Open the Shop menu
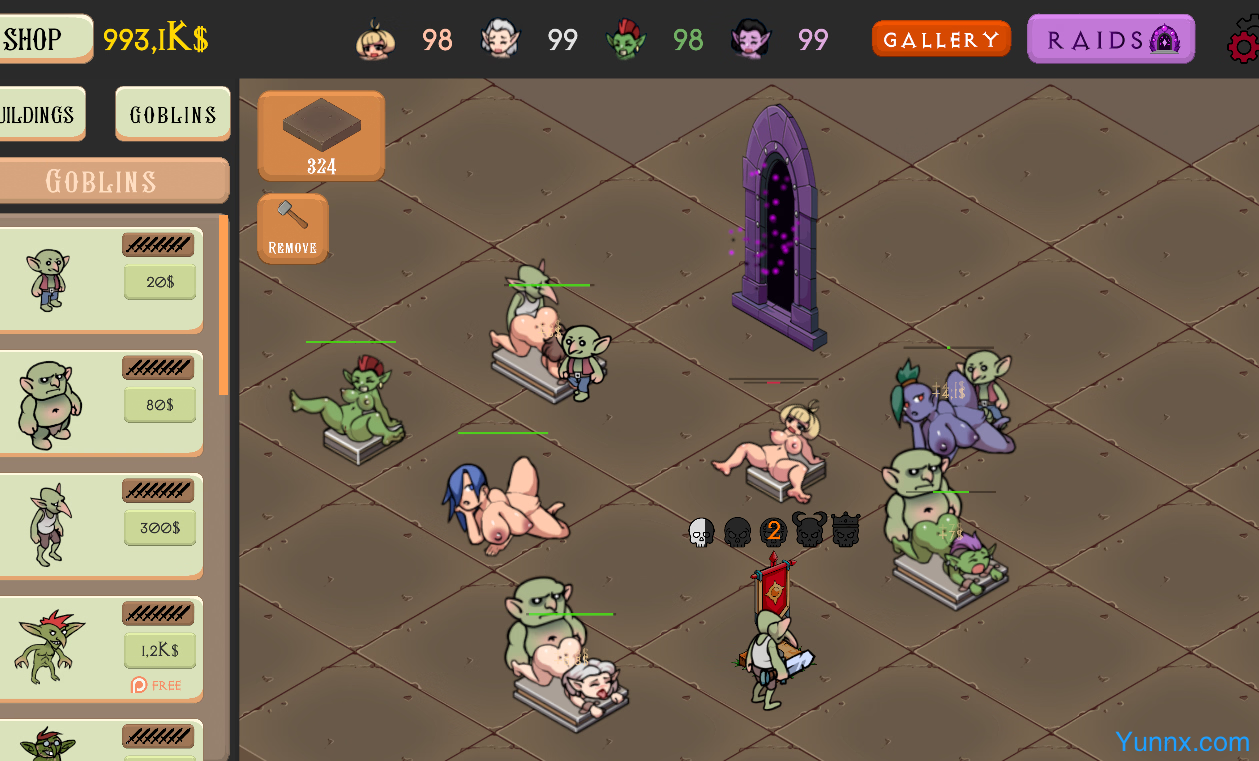1259x761 pixels. point(40,39)
